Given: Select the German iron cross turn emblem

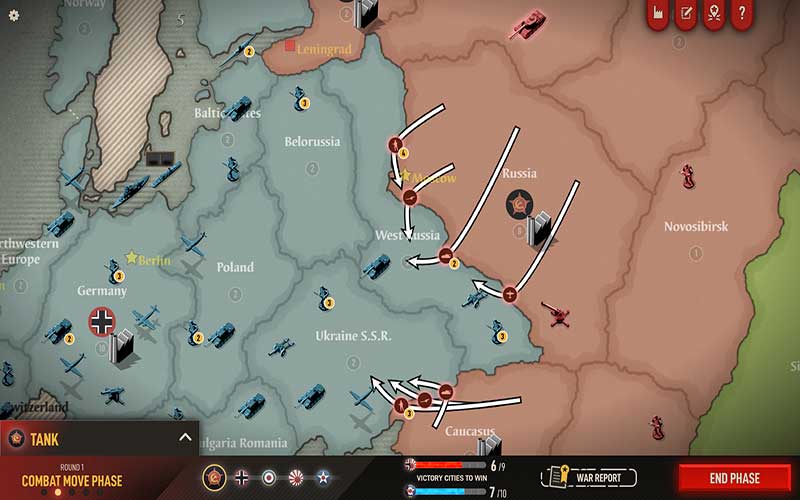Looking at the screenshot, I should tap(241, 477).
